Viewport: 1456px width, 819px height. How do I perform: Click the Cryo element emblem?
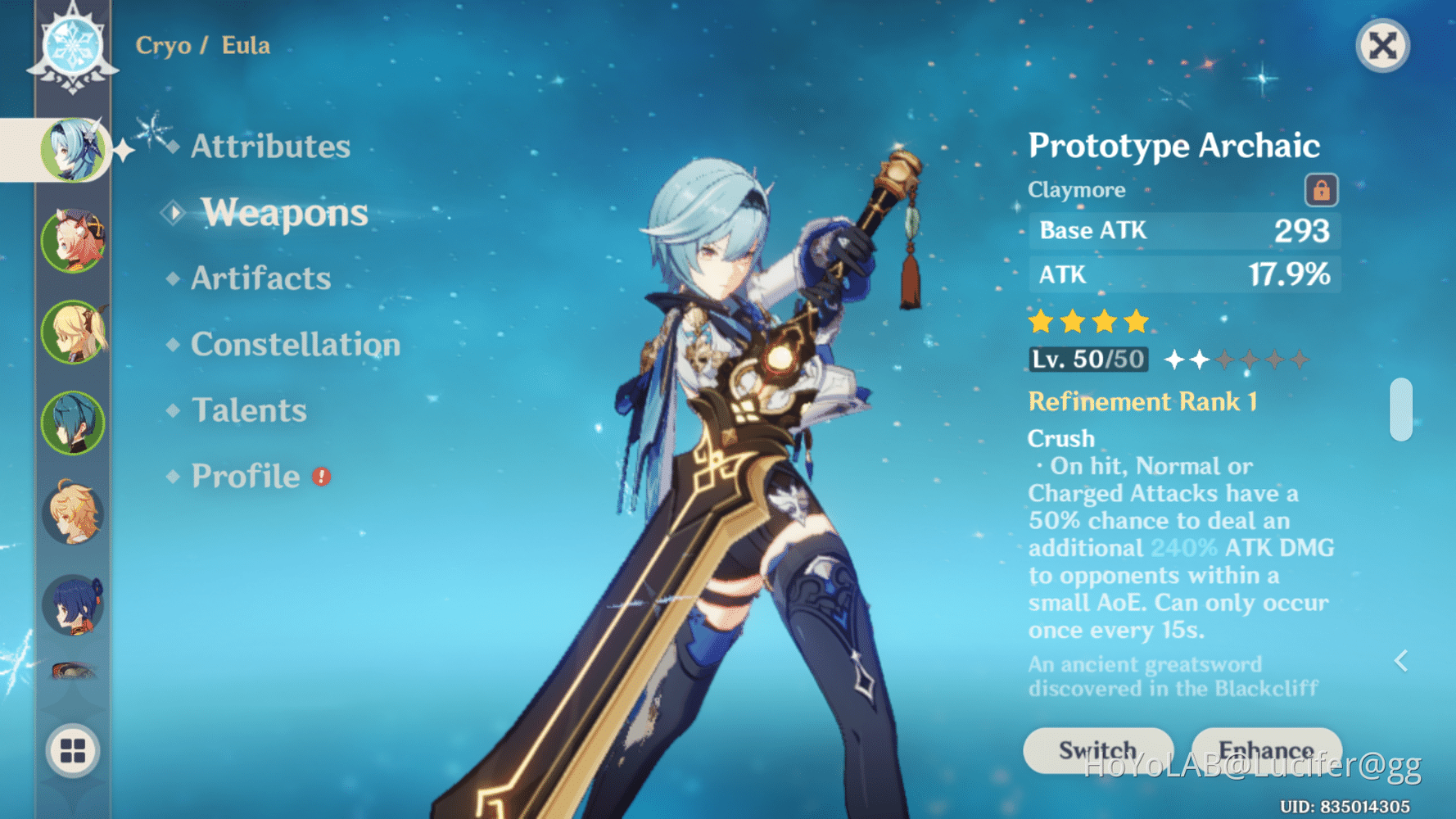(72, 45)
